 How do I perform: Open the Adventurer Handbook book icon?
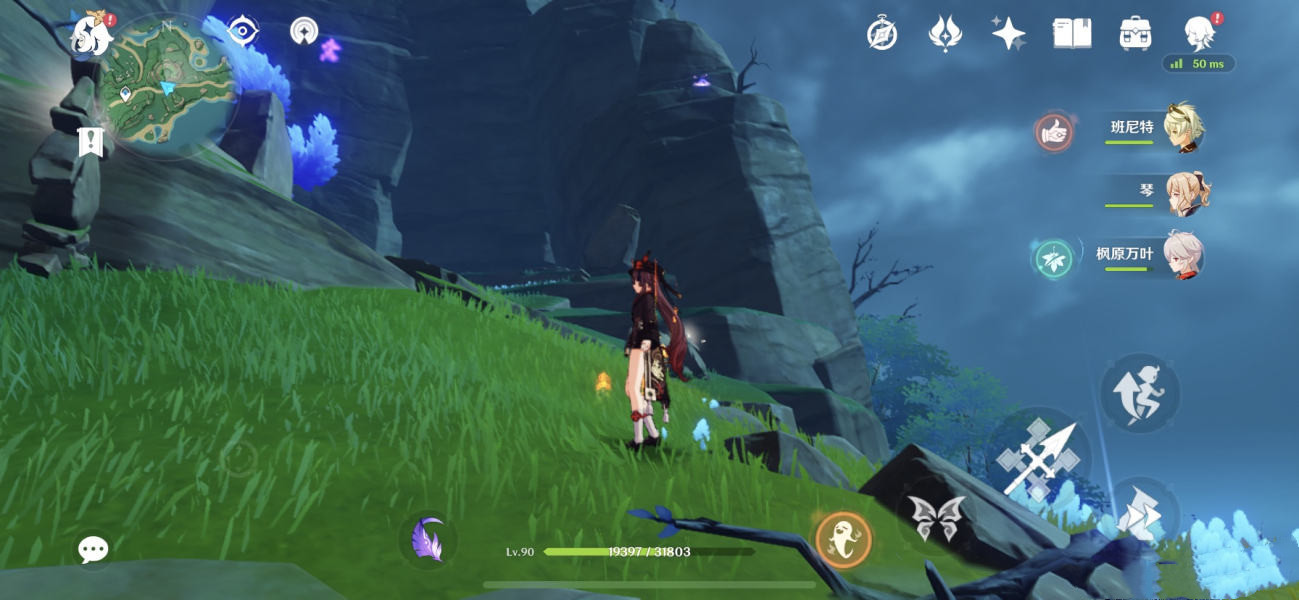(1072, 34)
